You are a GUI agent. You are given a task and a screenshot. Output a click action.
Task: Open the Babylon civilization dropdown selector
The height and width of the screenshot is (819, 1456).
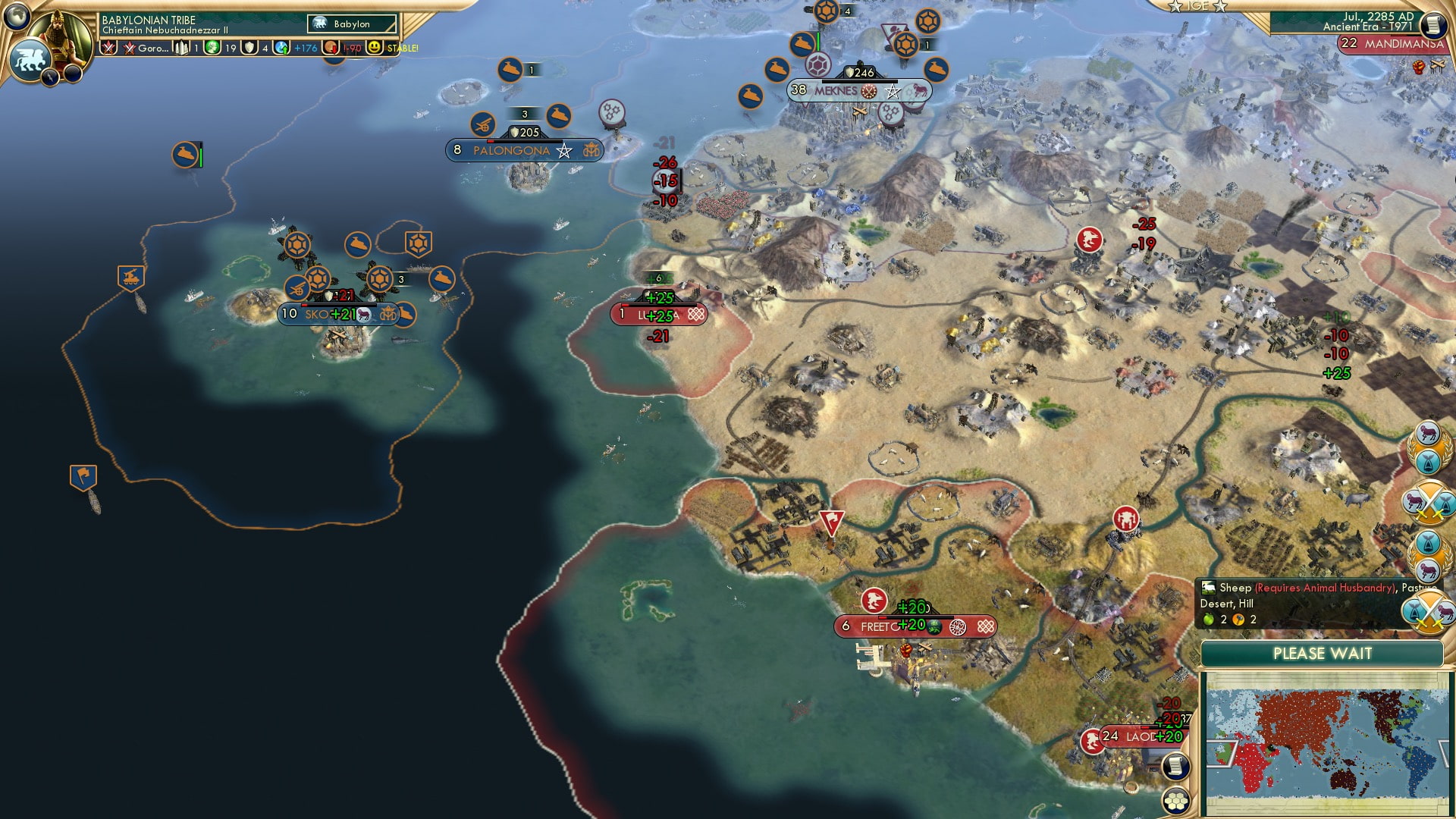(x=350, y=24)
